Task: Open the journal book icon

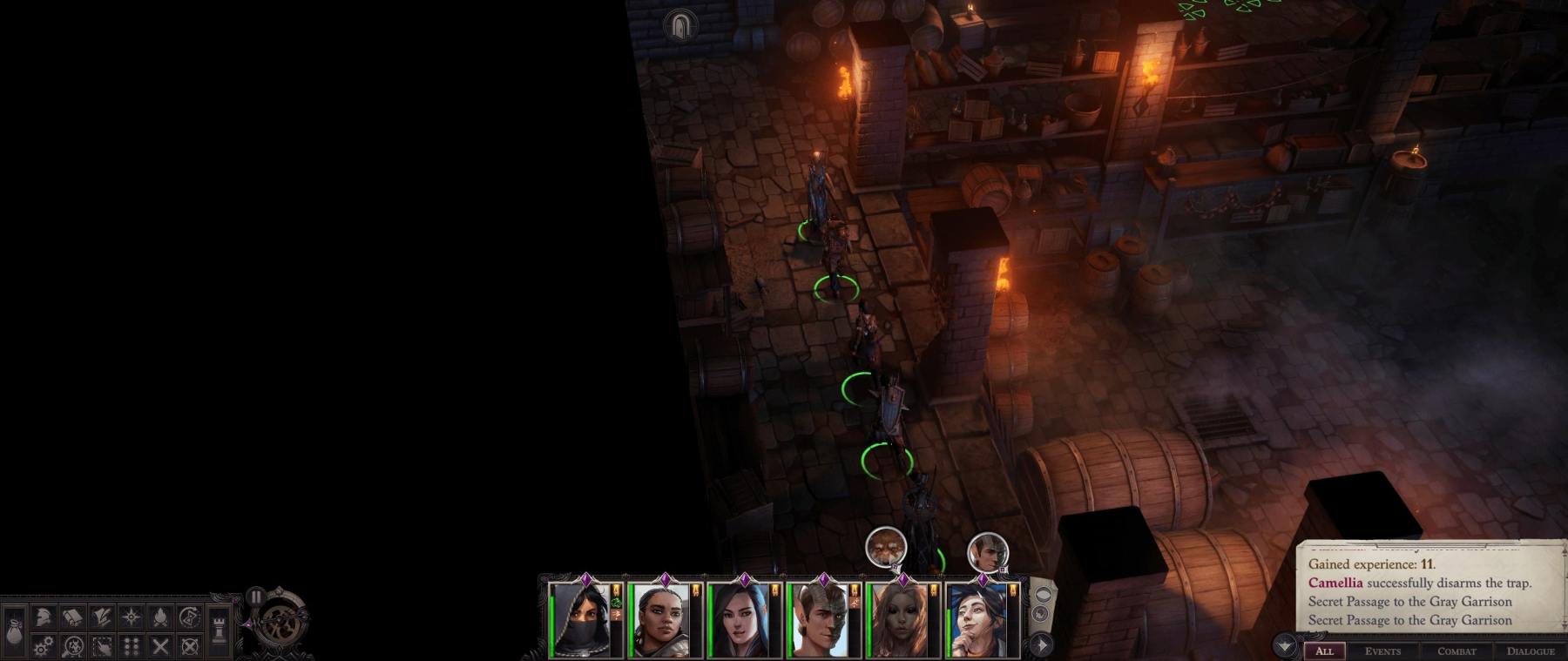Action: click(x=73, y=617)
